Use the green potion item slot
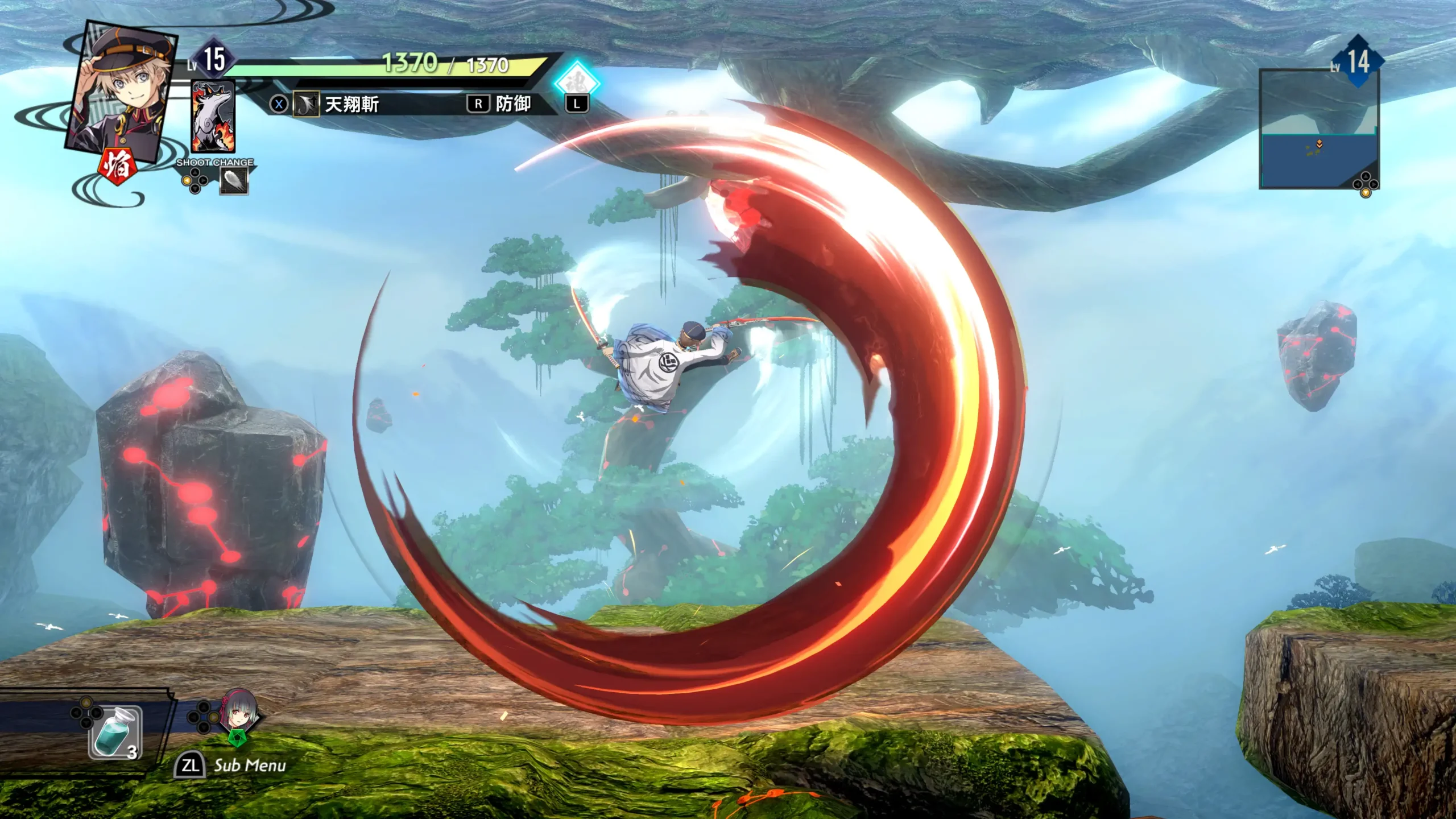The image size is (1456, 819). pos(115,732)
